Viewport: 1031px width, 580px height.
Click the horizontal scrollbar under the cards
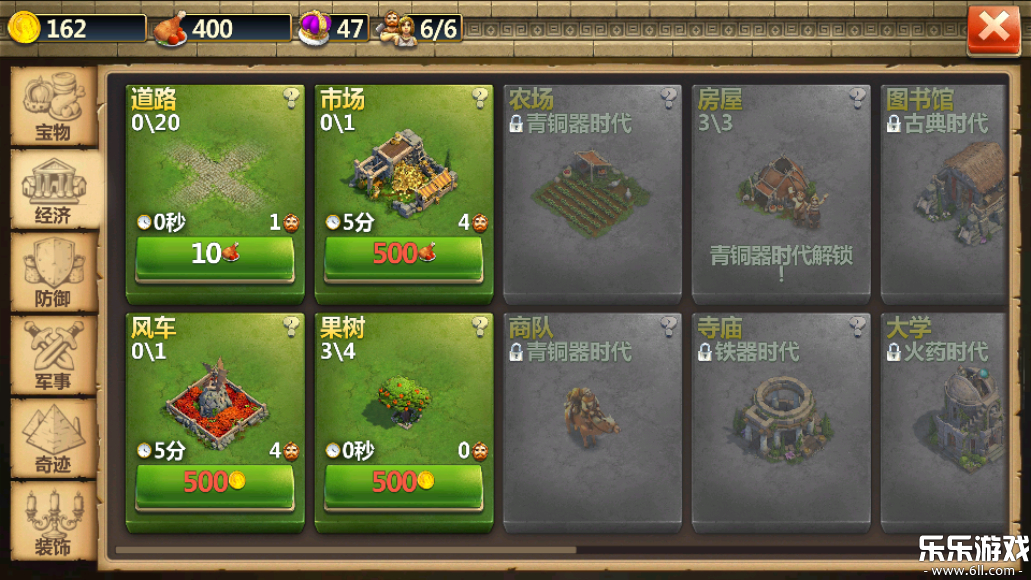point(345,549)
